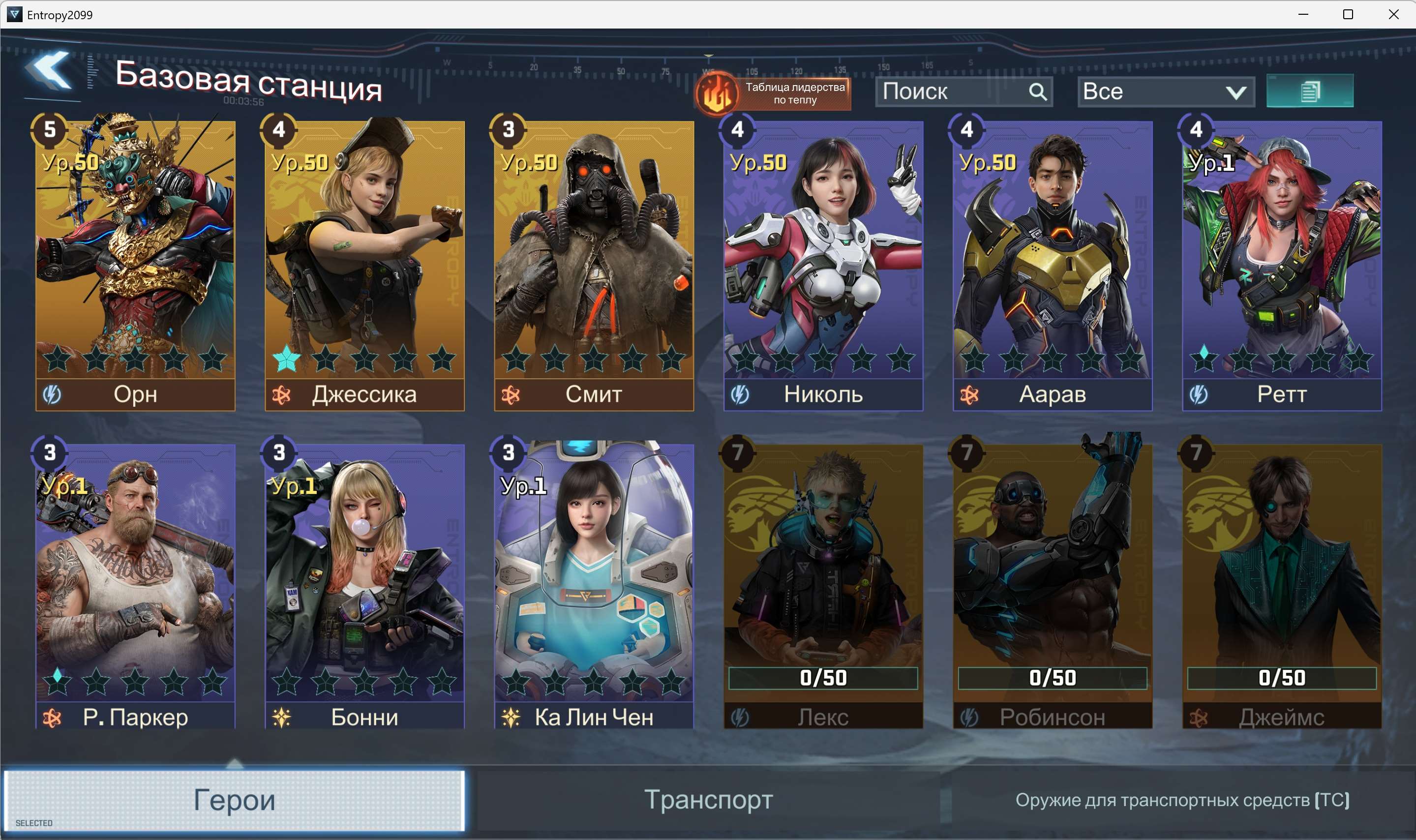The image size is (1416, 840).
Task: Open the heat leaderboard (Таблица лидерства по теплу)
Action: pos(774,93)
